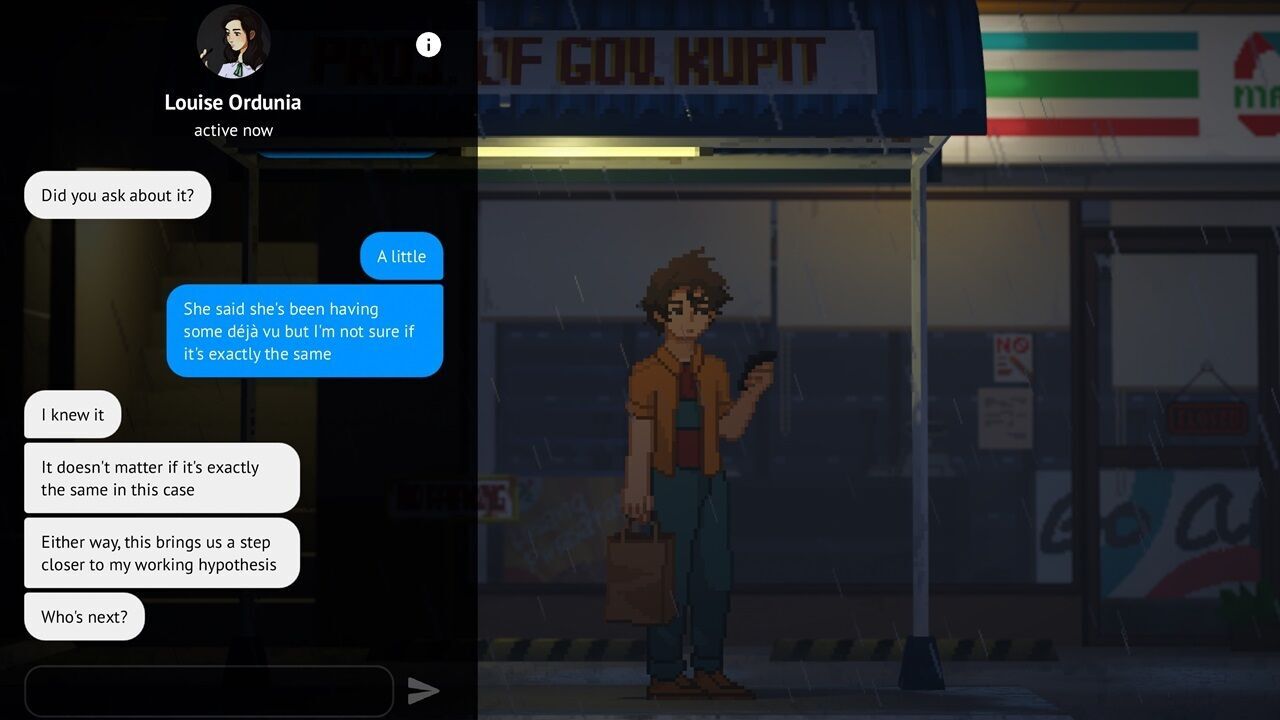Click the message input field
Screen dimensions: 1280x720
(209, 690)
